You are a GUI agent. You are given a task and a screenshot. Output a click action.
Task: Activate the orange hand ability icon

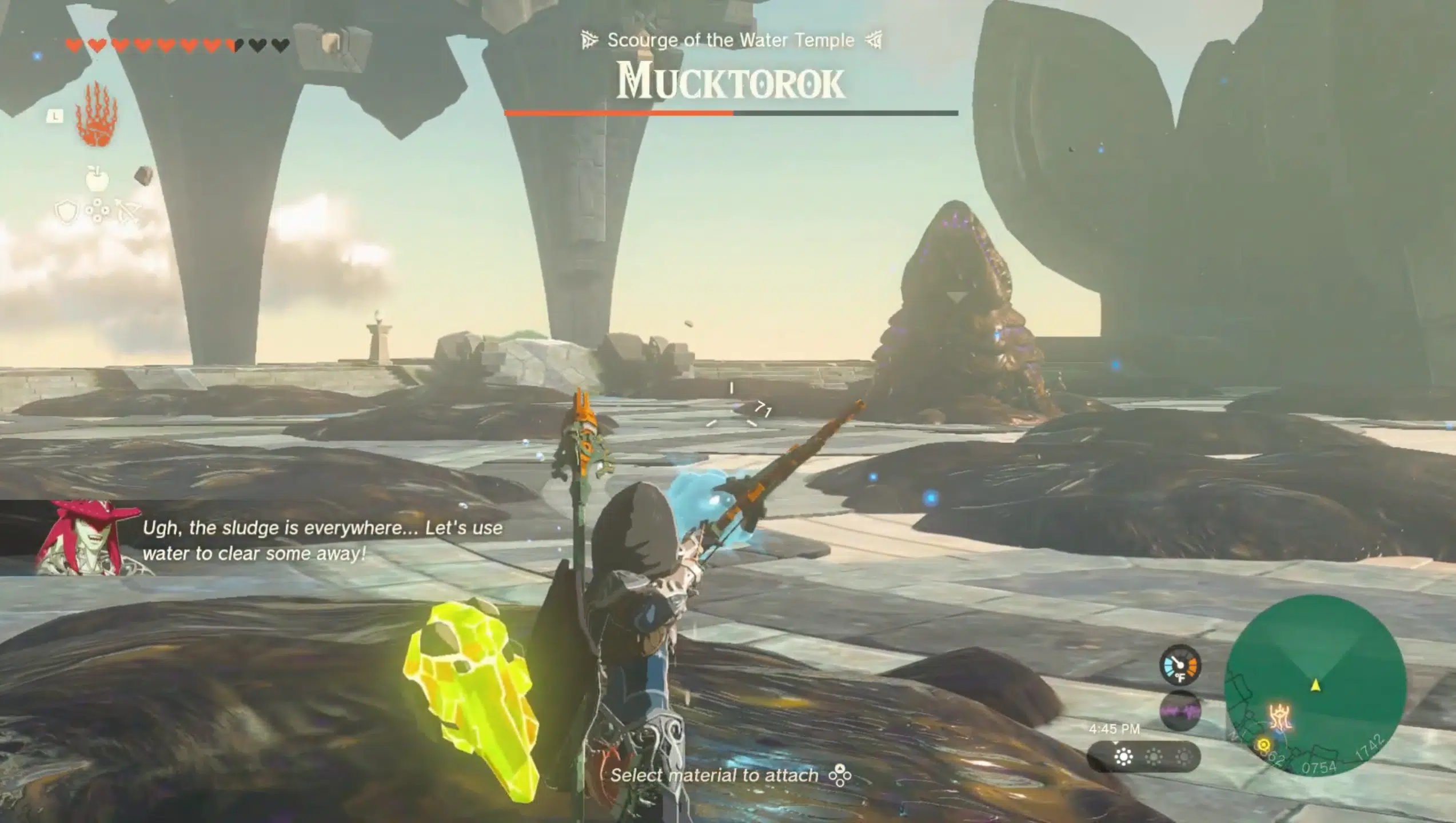(97, 114)
